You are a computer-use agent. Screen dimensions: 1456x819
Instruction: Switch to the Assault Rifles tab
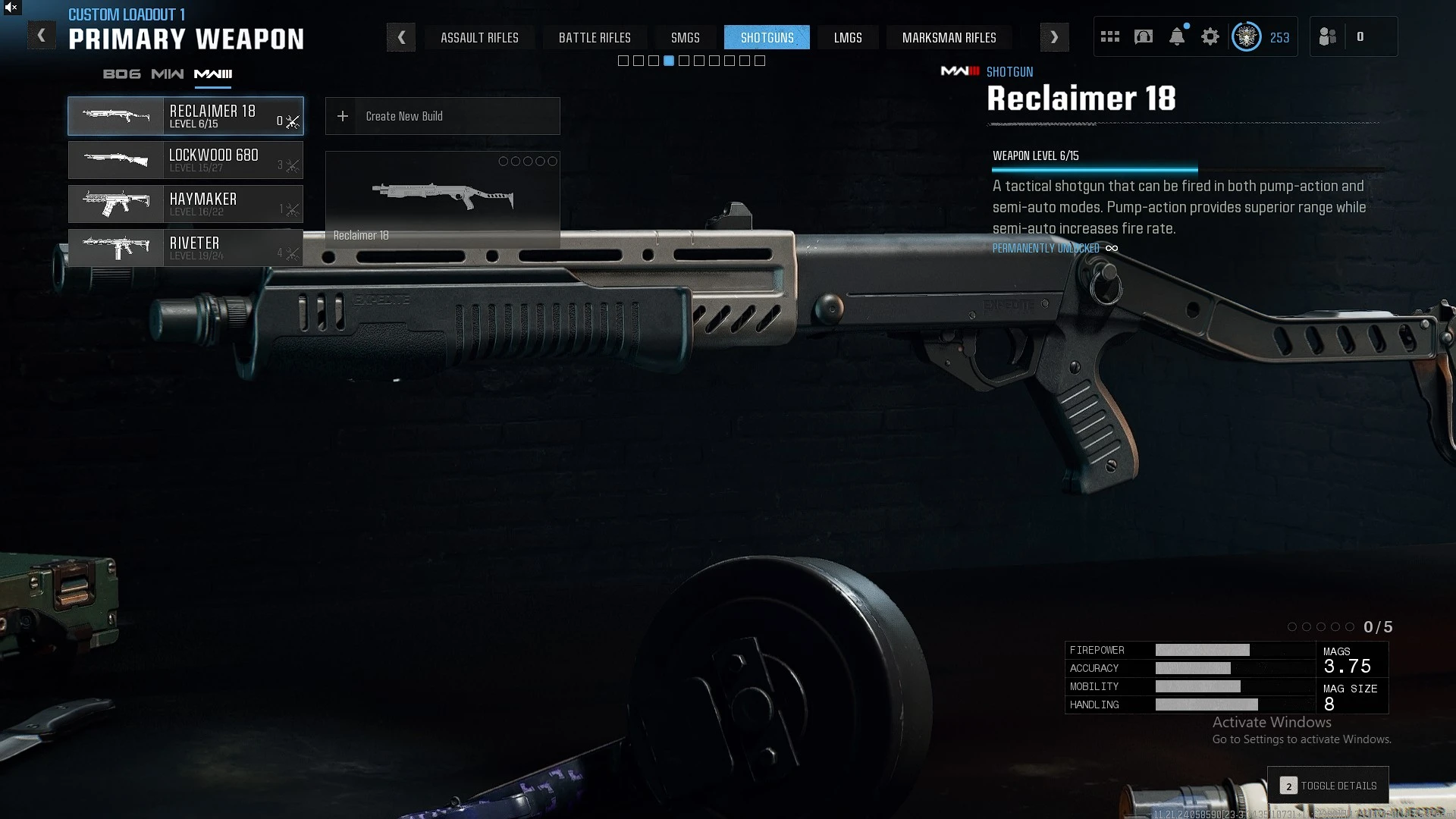[479, 37]
